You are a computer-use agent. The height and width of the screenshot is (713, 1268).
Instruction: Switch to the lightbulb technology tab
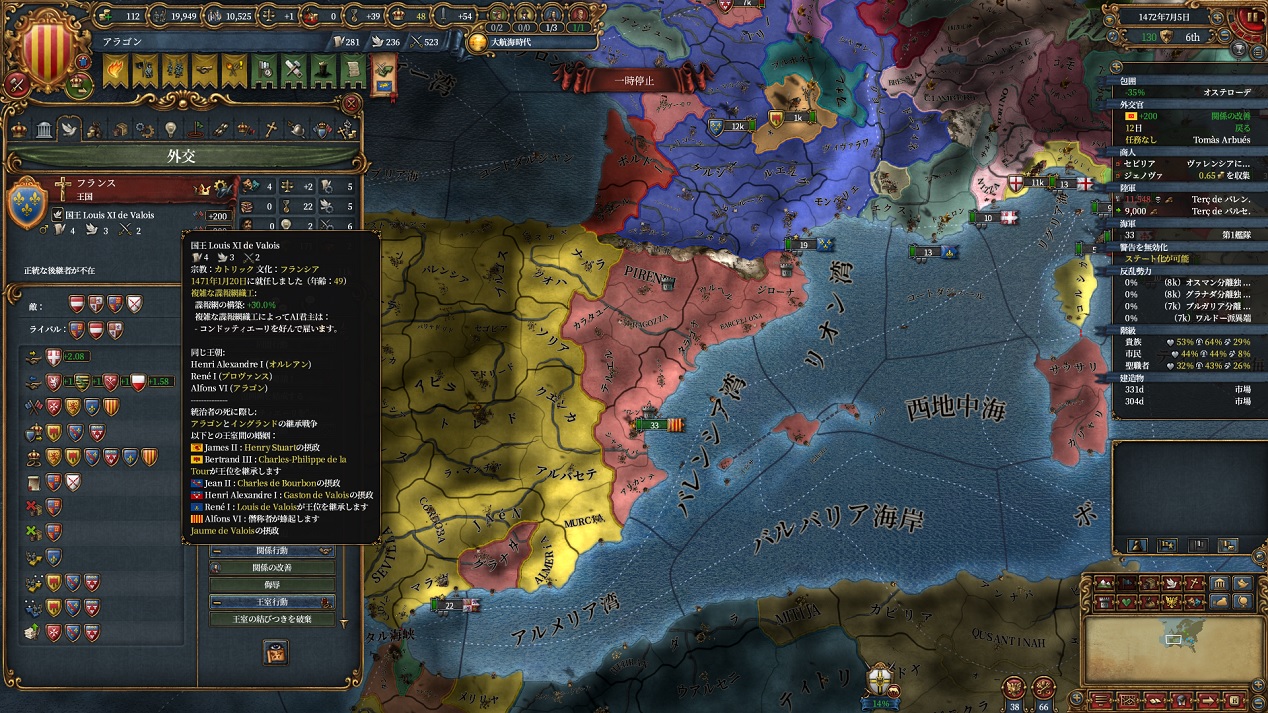pyautogui.click(x=170, y=130)
